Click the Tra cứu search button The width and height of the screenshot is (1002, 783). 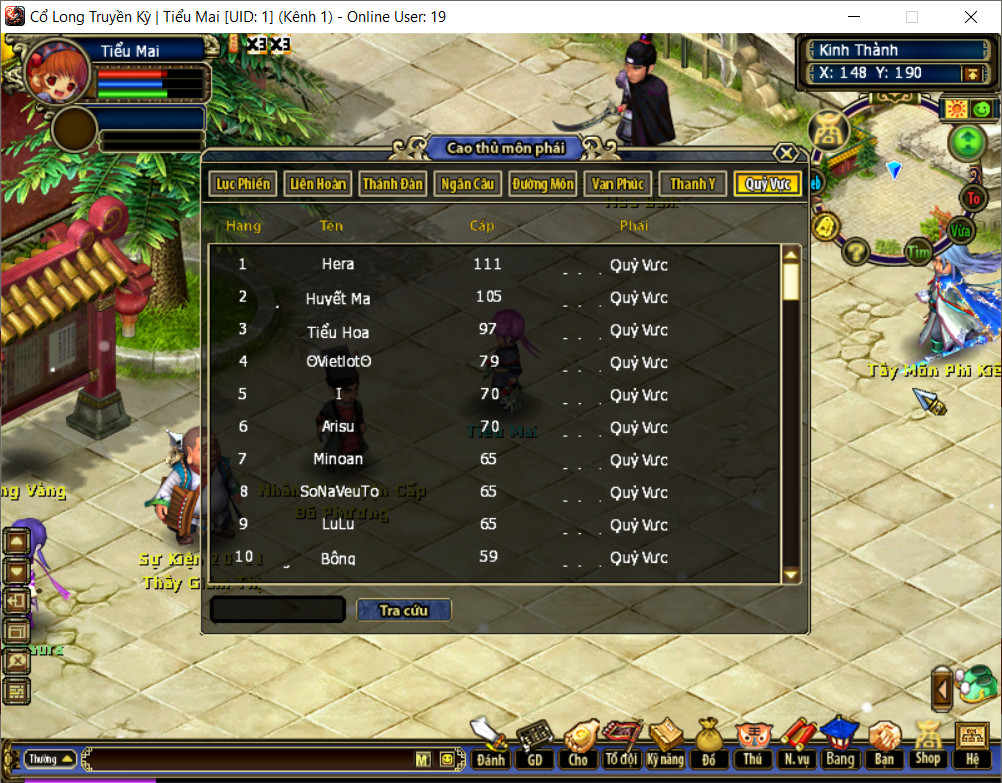tap(404, 610)
